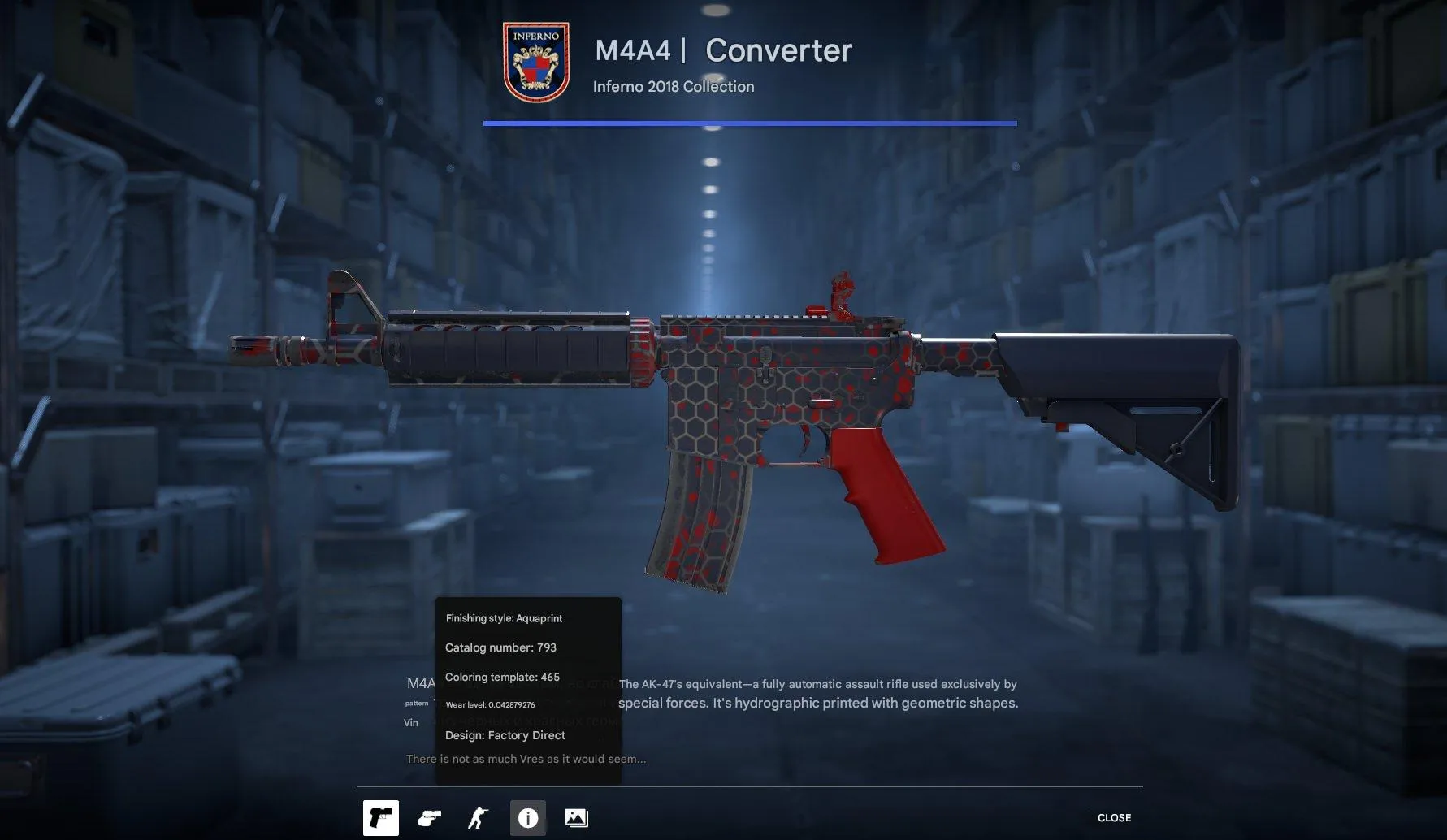This screenshot has width=1447, height=840.
Task: Click the circular info icon in bottom toolbar
Action: (527, 818)
